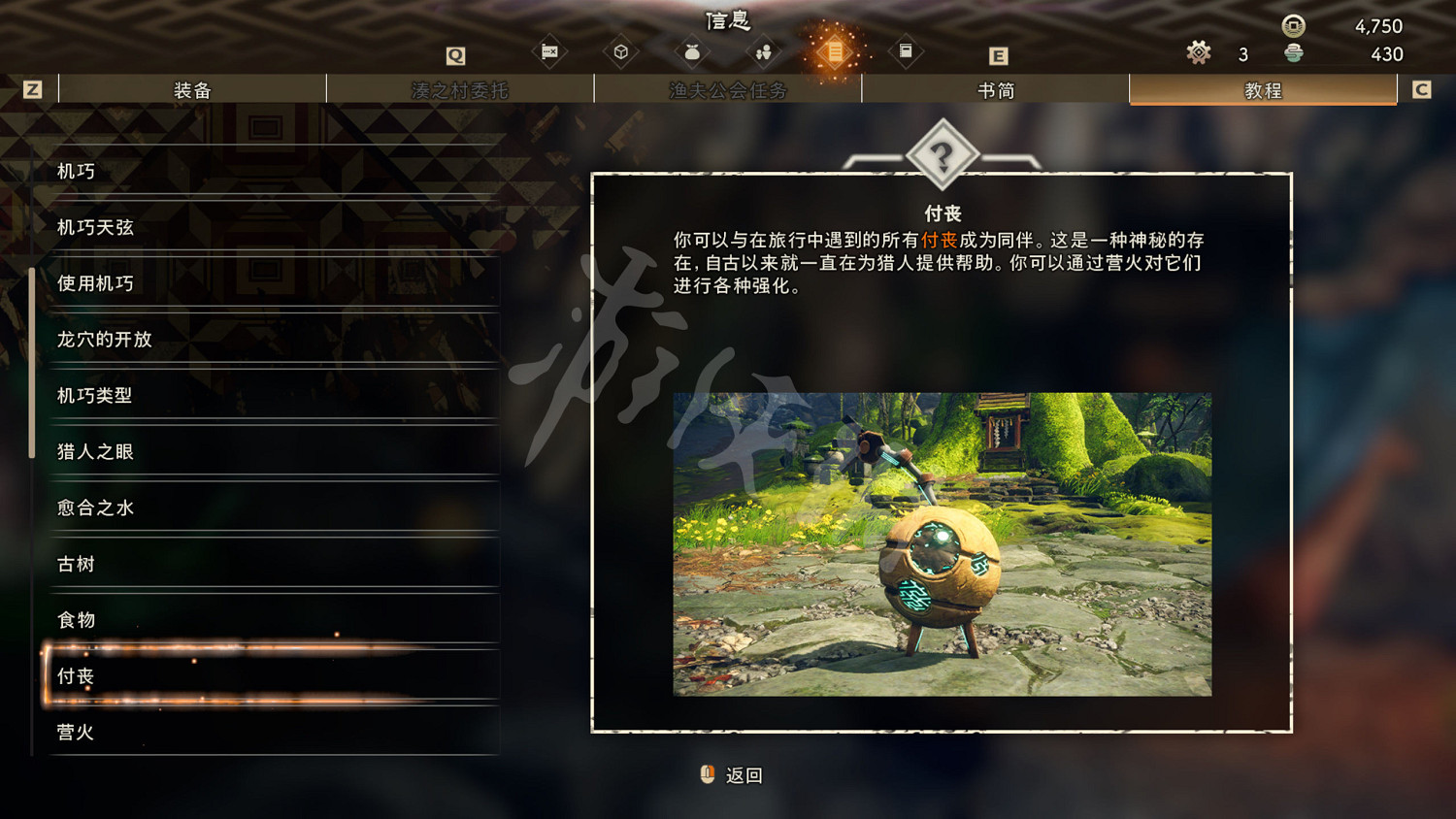Switch to the 装备 tab
Viewport: 1456px width, 819px height.
[191, 89]
